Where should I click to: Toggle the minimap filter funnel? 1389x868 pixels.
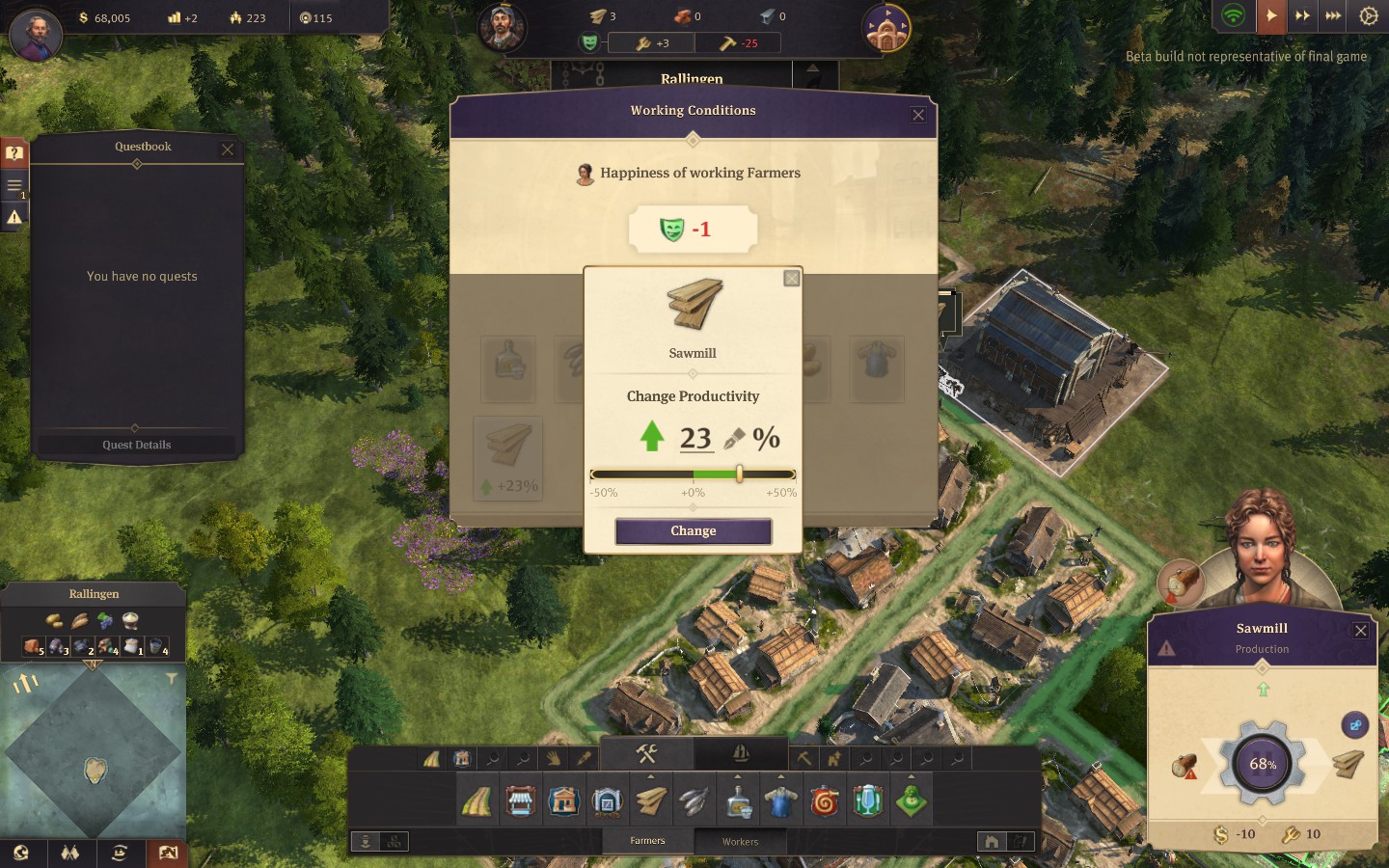click(171, 679)
